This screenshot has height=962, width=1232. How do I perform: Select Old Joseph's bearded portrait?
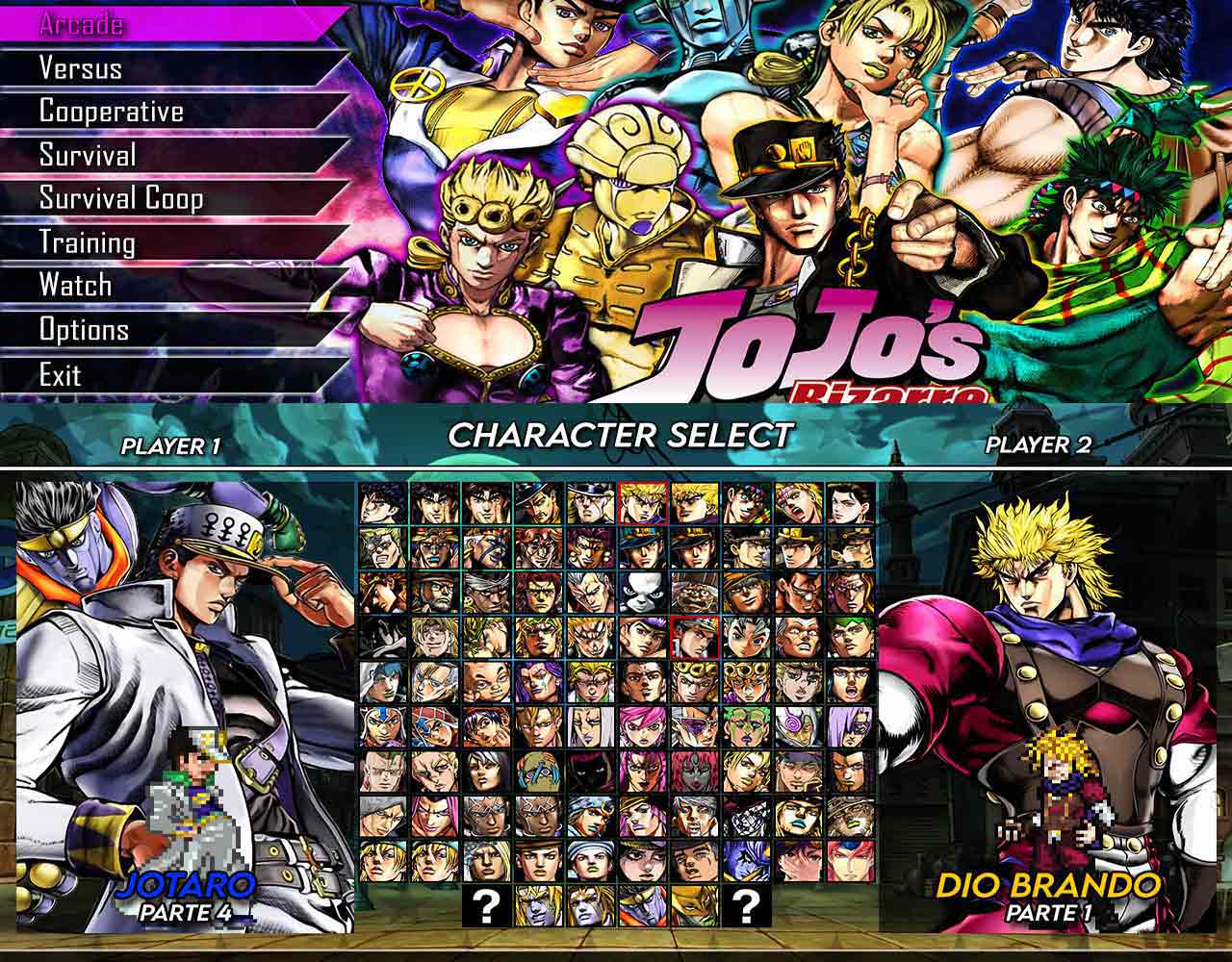(433, 594)
